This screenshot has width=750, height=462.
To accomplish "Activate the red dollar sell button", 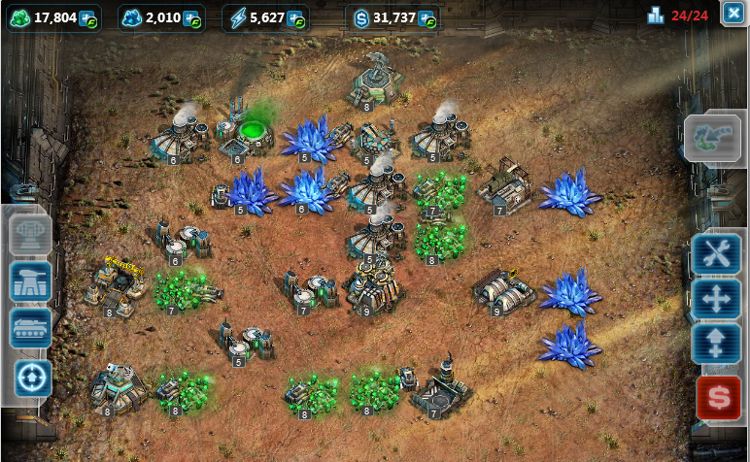I will (717, 397).
